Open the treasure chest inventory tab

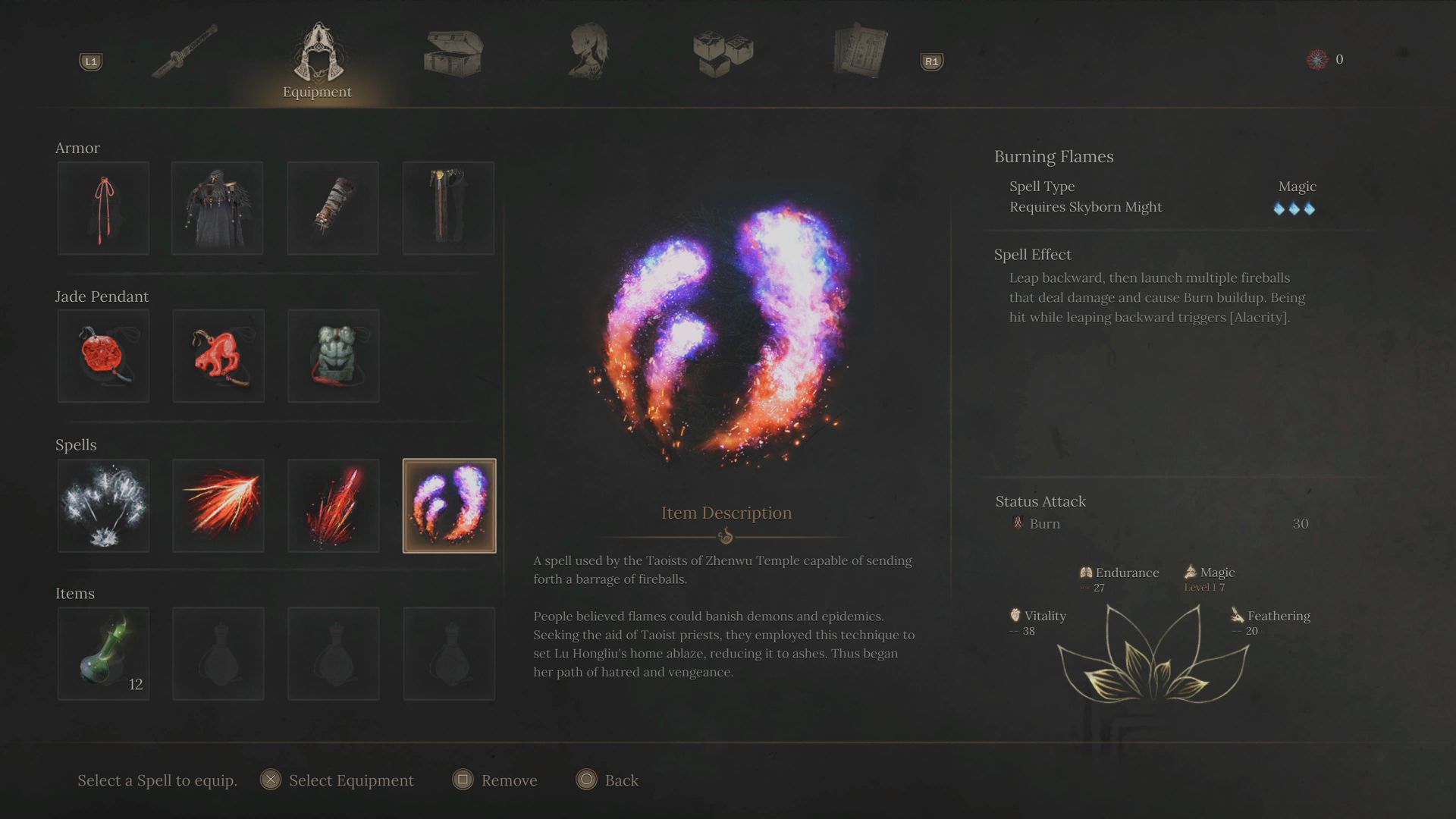pos(453,53)
